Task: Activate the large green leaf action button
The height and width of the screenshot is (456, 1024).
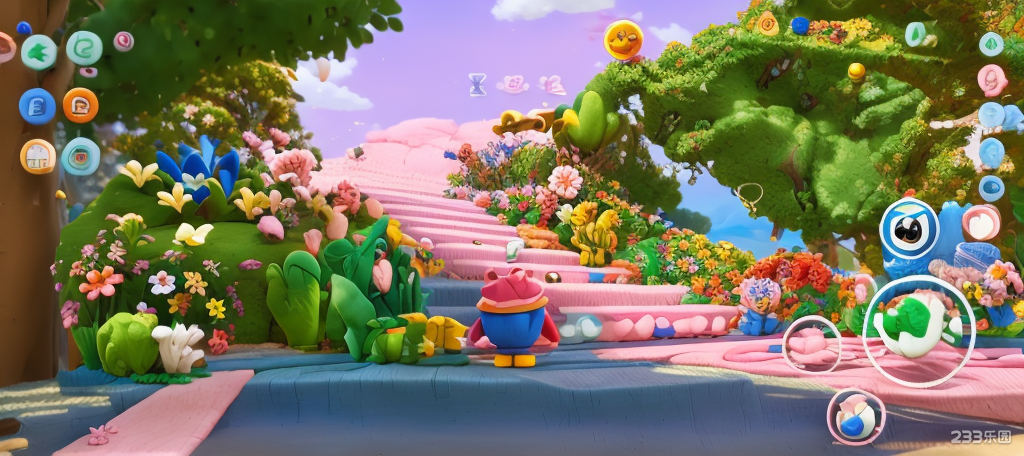Action: (918, 322)
